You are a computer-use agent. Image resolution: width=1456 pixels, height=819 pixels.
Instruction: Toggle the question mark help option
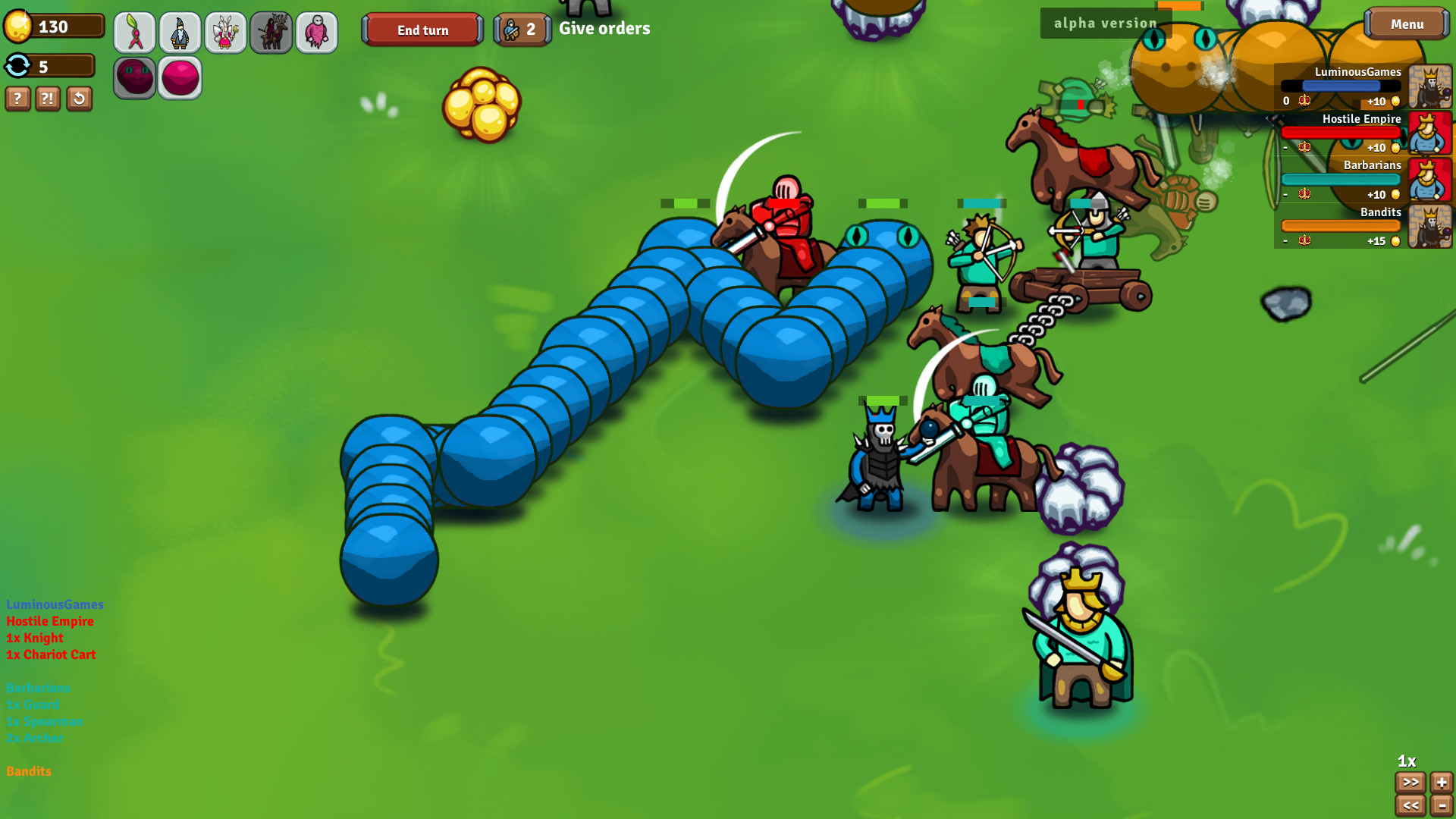pyautogui.click(x=17, y=99)
